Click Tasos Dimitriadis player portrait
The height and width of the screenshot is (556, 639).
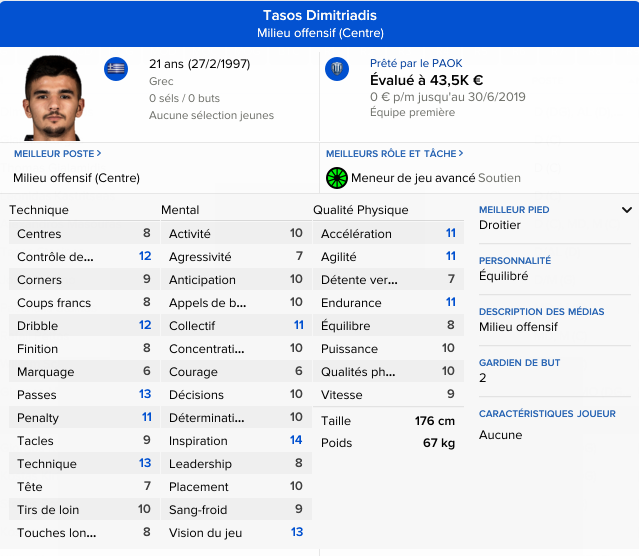55,97
